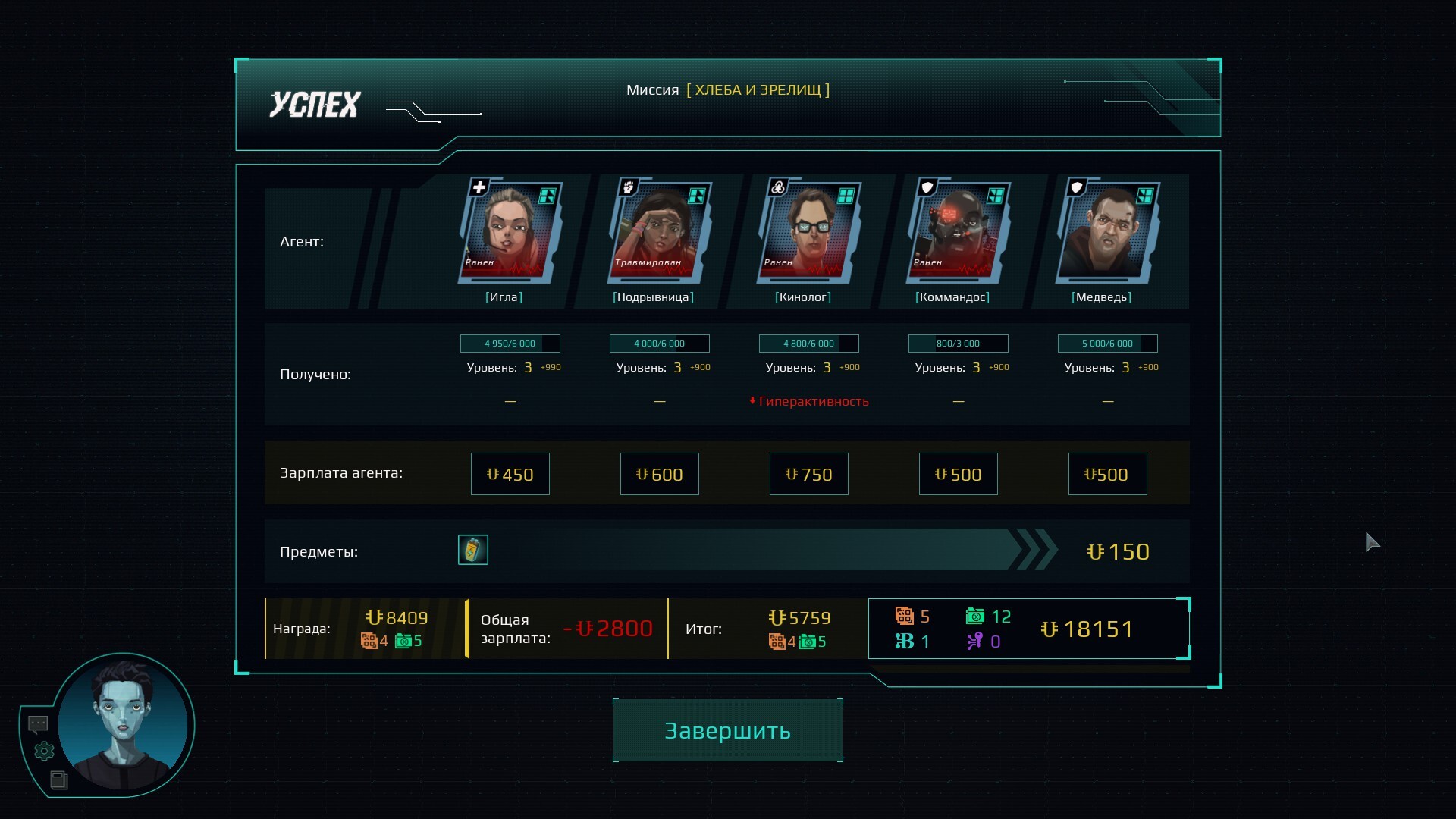Click the Коммандос agent portrait

pos(957,231)
